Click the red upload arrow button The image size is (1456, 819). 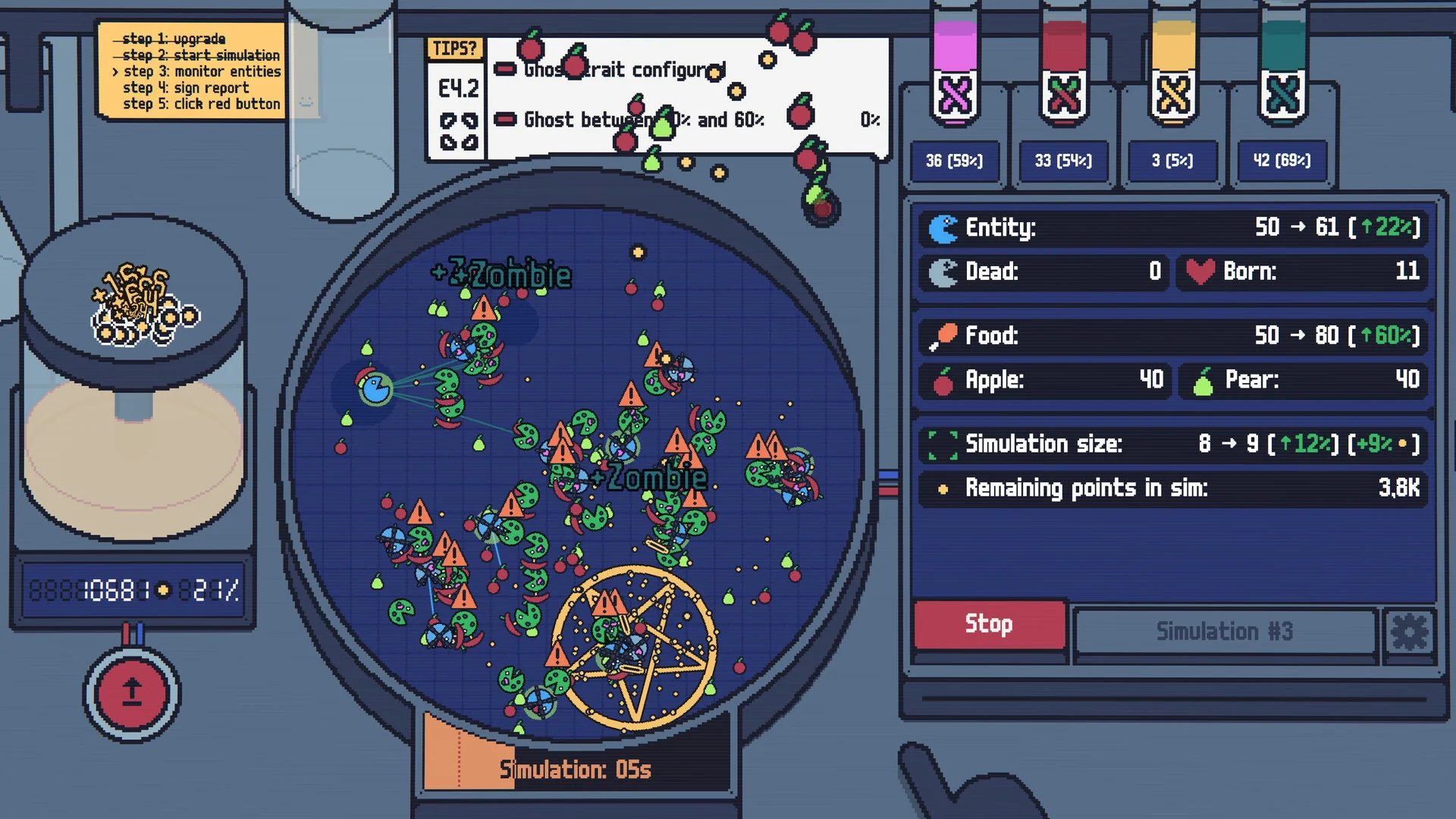click(132, 692)
